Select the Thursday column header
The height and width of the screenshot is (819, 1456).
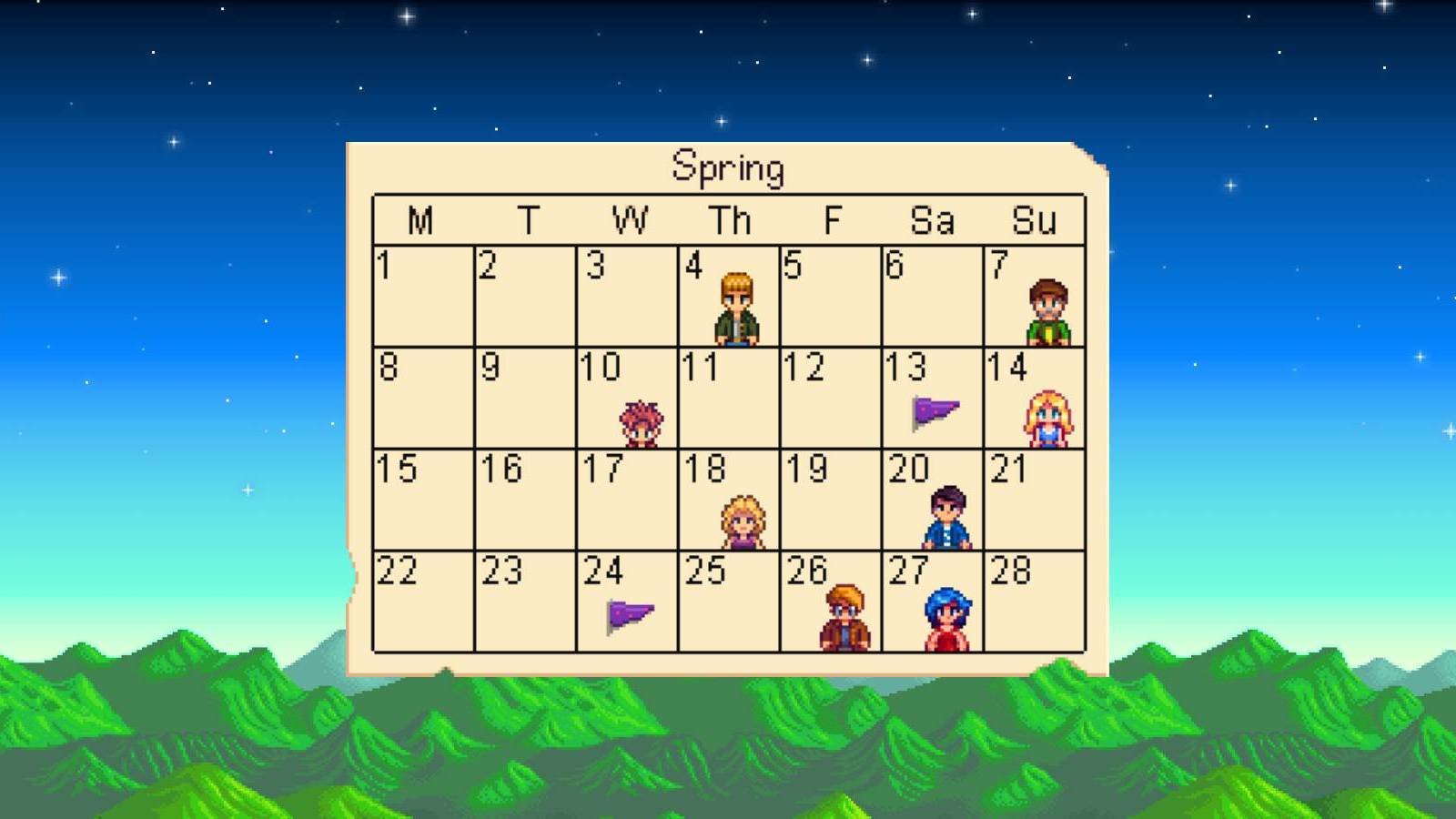pyautogui.click(x=728, y=218)
